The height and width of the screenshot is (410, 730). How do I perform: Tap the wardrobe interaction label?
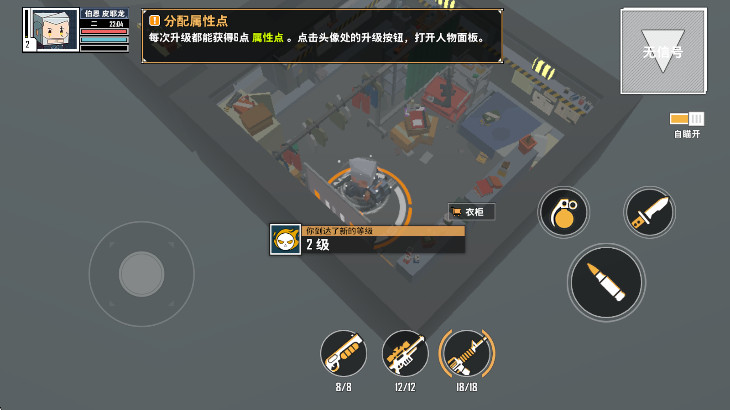[x=472, y=212]
